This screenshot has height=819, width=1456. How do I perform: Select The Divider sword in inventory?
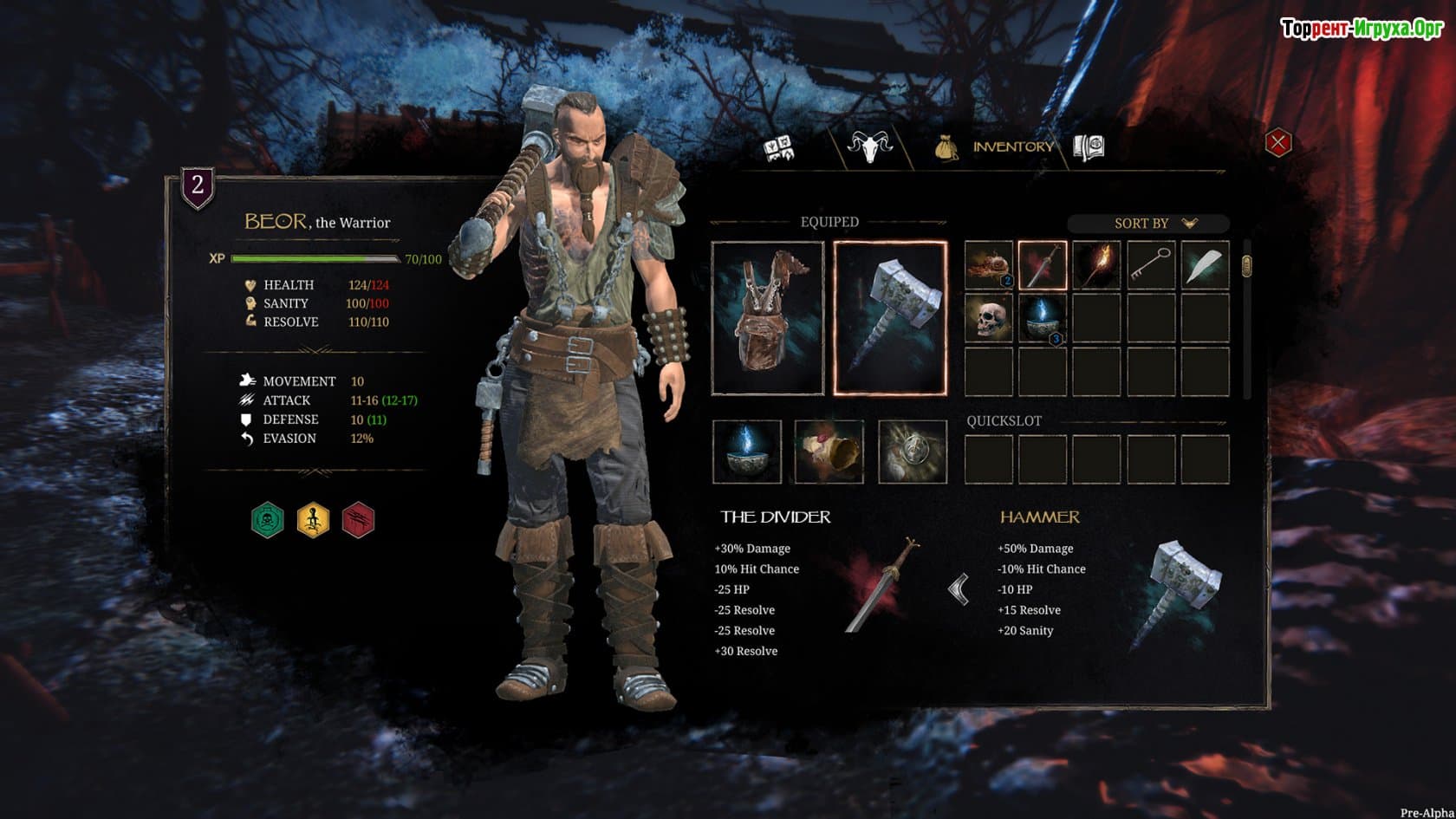pos(1042,265)
